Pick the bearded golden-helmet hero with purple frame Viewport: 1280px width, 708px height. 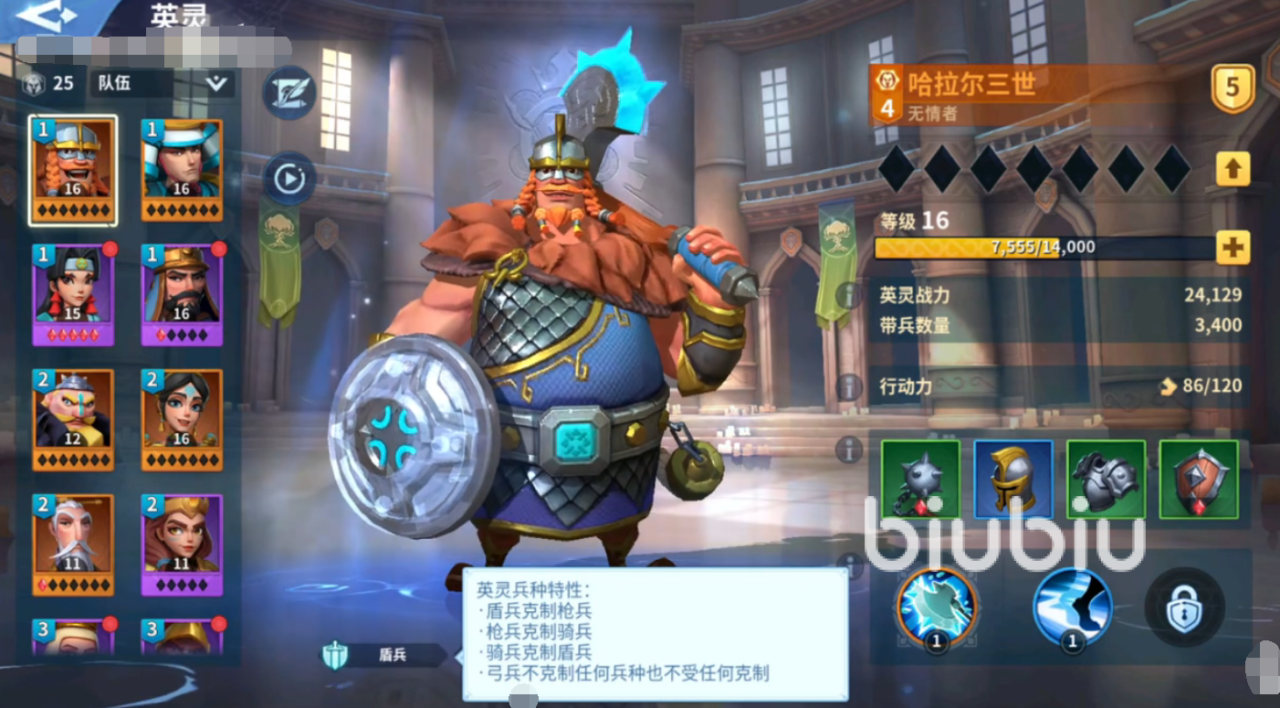pos(181,294)
